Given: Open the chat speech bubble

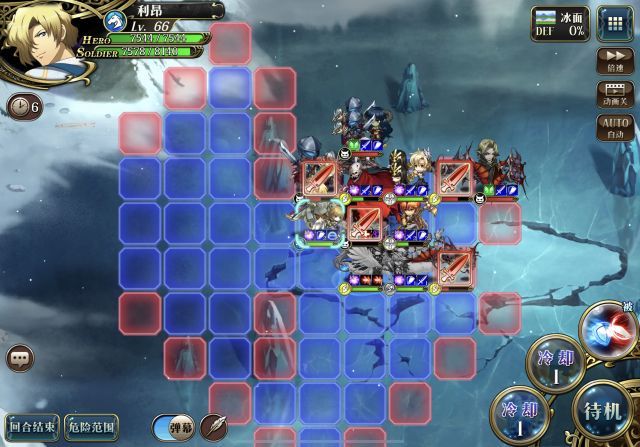Looking at the screenshot, I should [19, 357].
